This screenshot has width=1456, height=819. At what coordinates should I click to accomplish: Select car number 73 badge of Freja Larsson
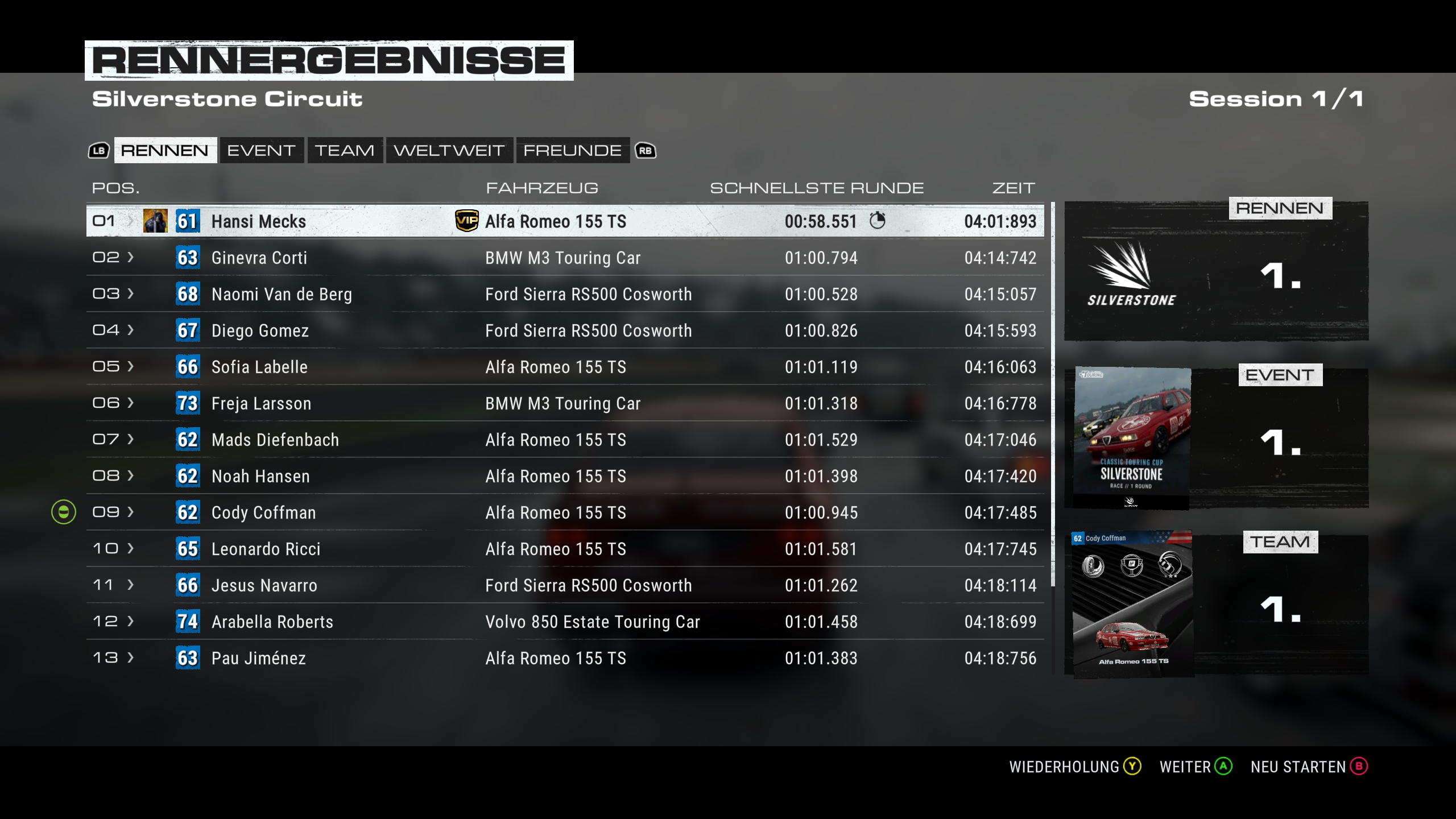click(x=188, y=403)
